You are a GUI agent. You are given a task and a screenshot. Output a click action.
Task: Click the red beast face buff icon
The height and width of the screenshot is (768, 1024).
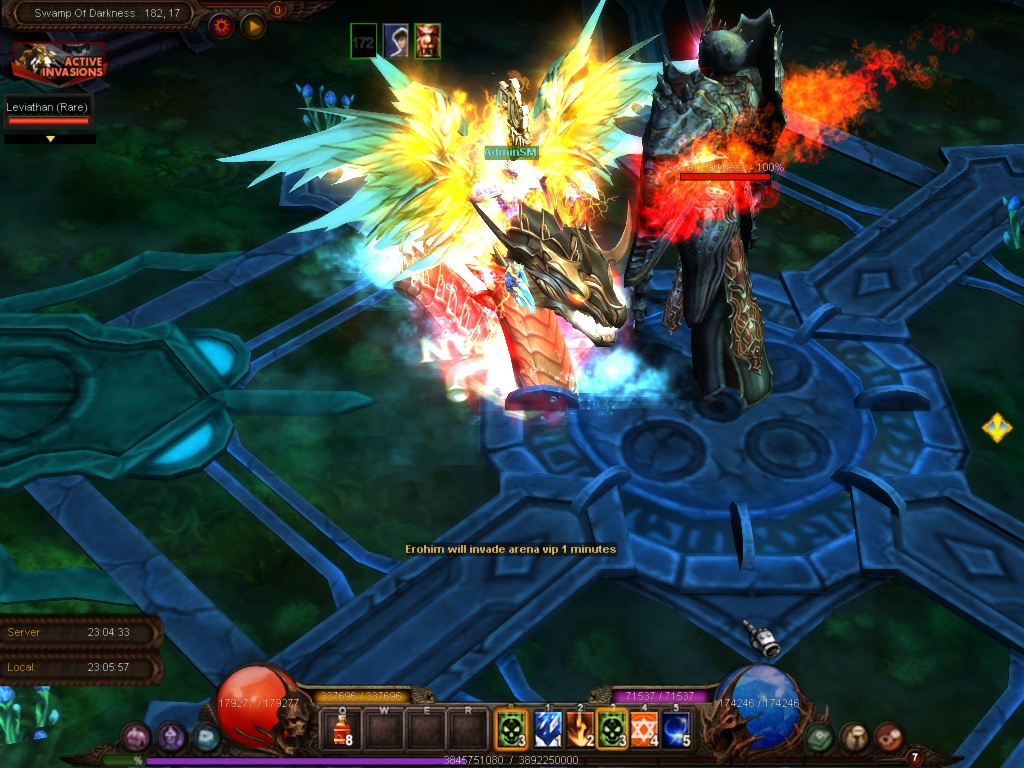coord(427,41)
